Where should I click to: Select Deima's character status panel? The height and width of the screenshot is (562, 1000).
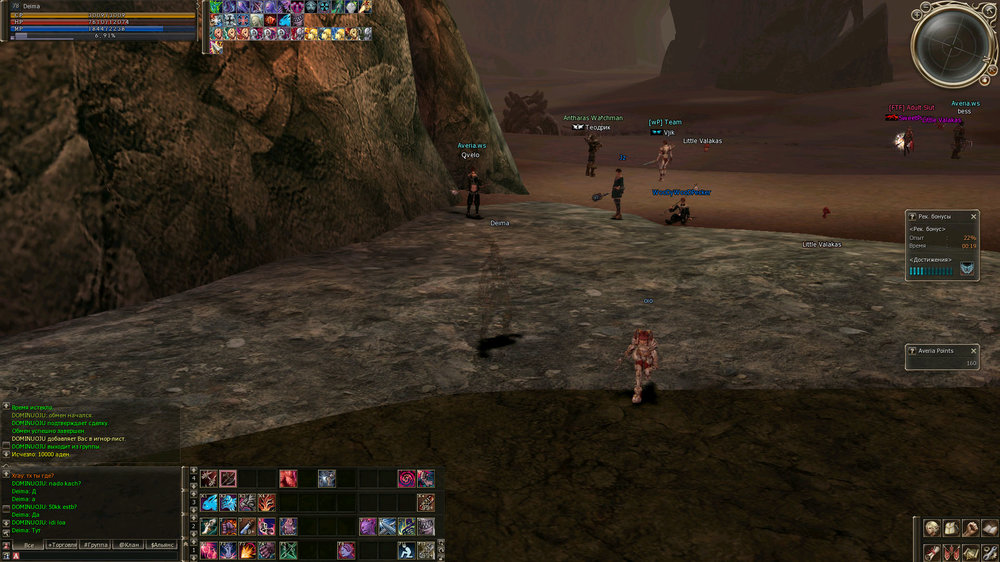tap(98, 20)
